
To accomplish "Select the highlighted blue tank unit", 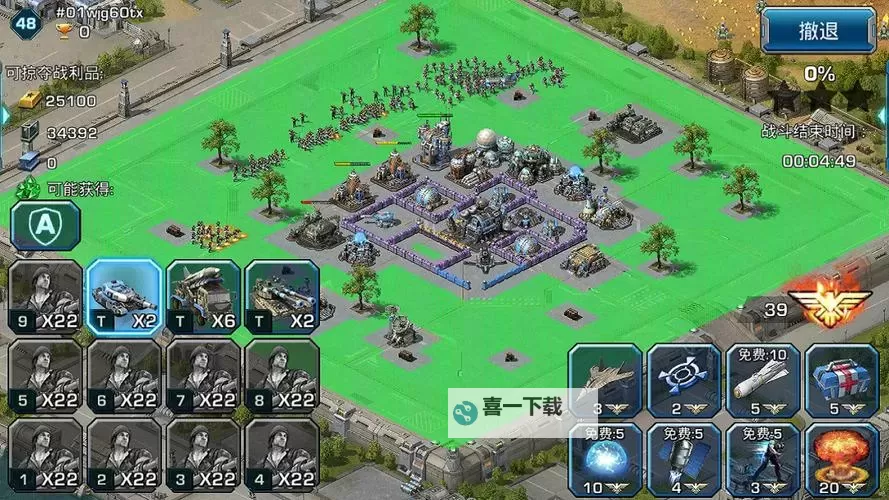I will tap(124, 297).
